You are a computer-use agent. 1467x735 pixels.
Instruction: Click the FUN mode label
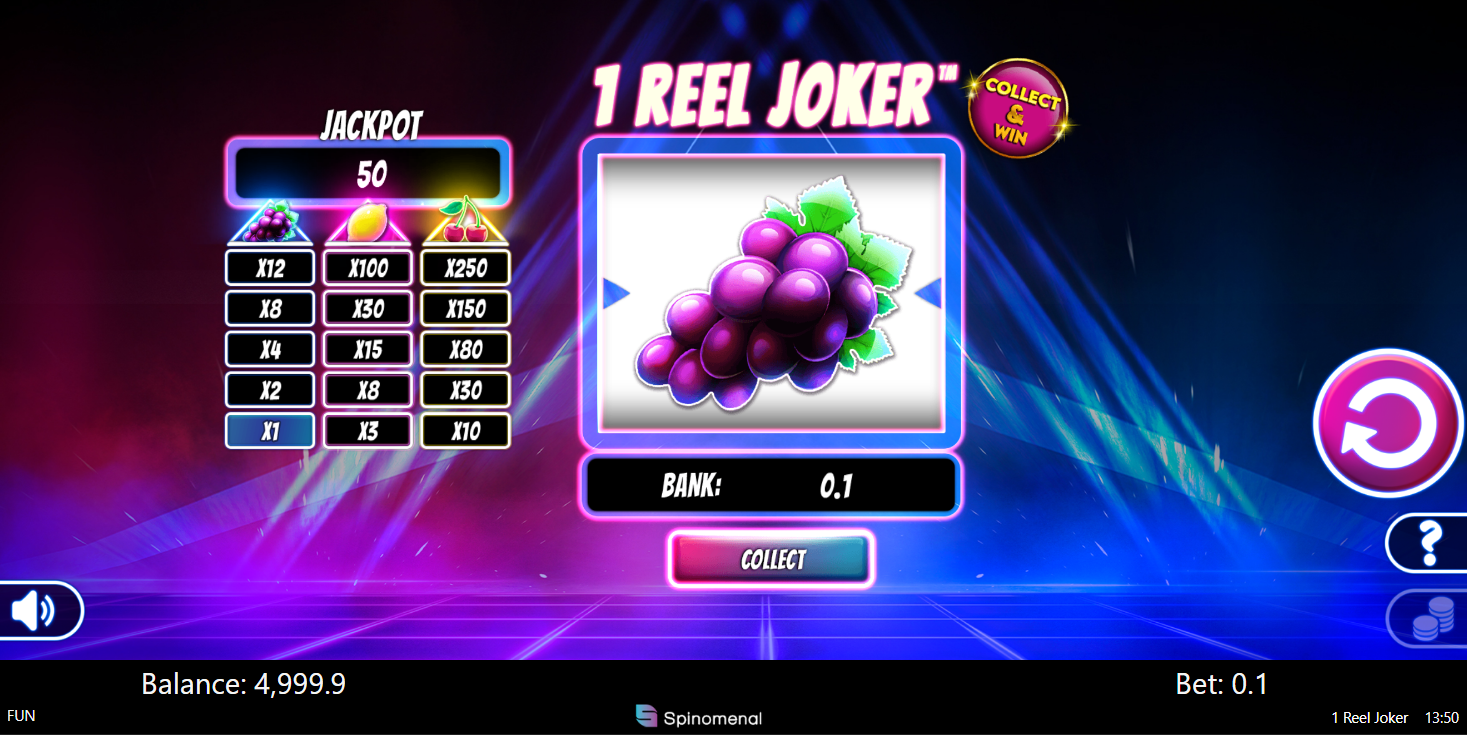point(21,716)
